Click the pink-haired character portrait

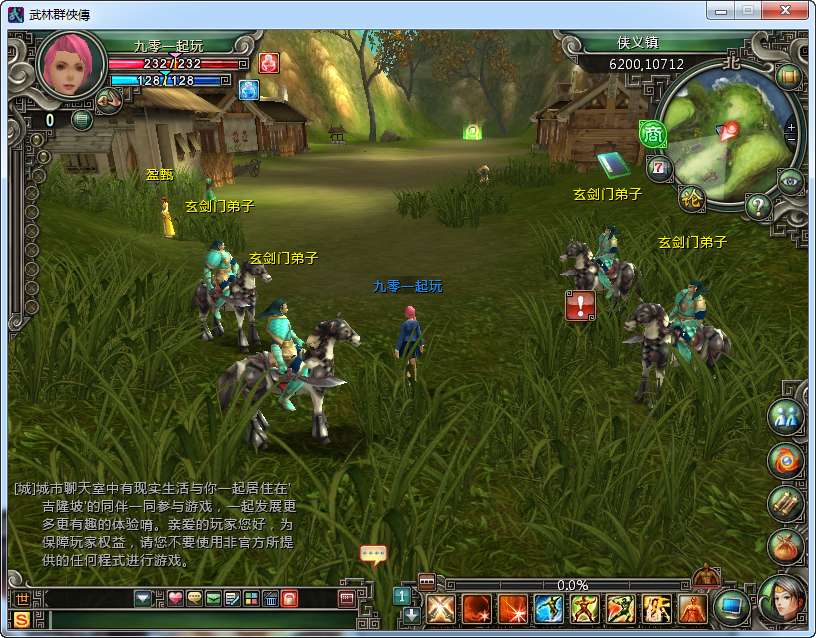click(x=71, y=66)
